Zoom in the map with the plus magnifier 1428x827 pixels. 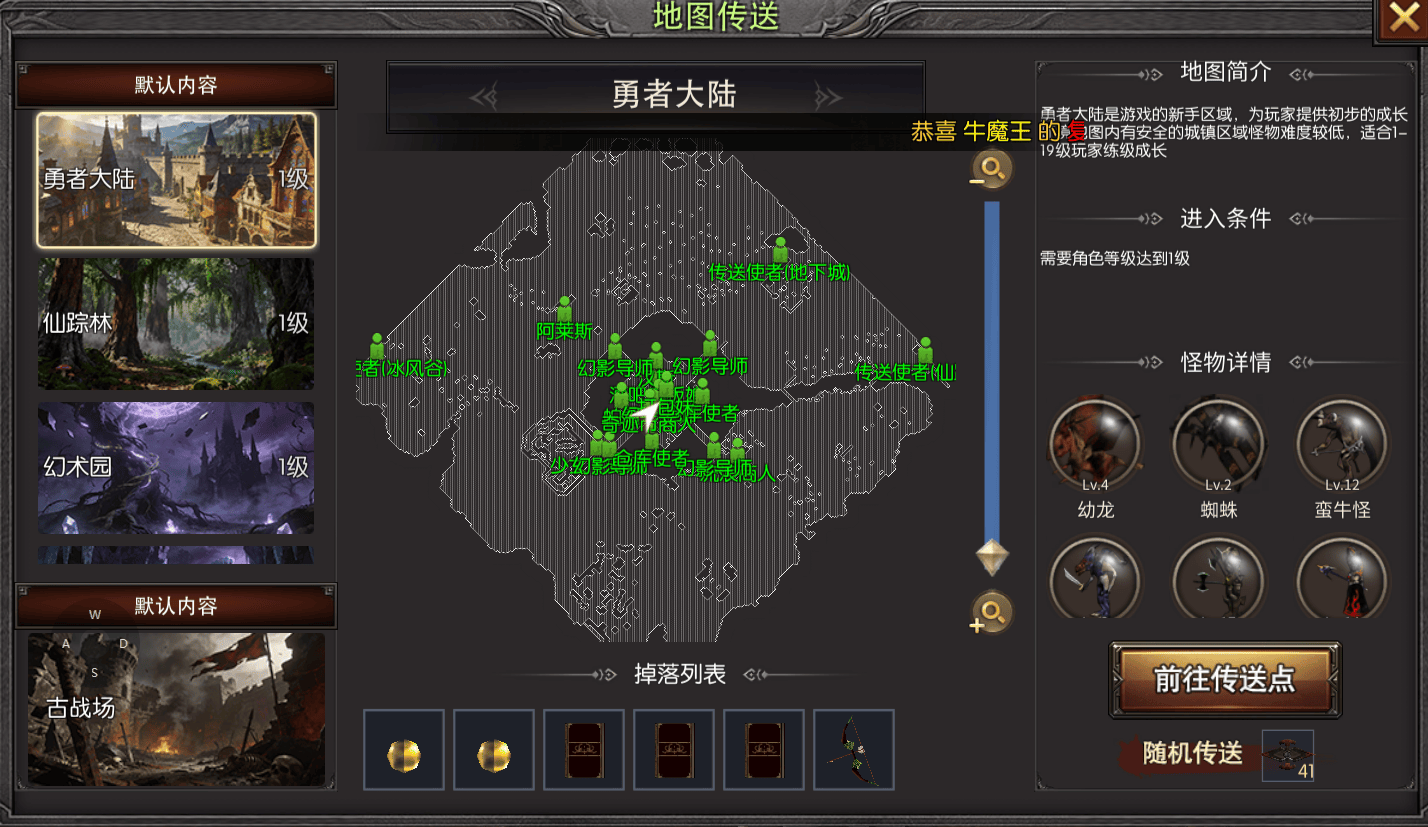(992, 612)
